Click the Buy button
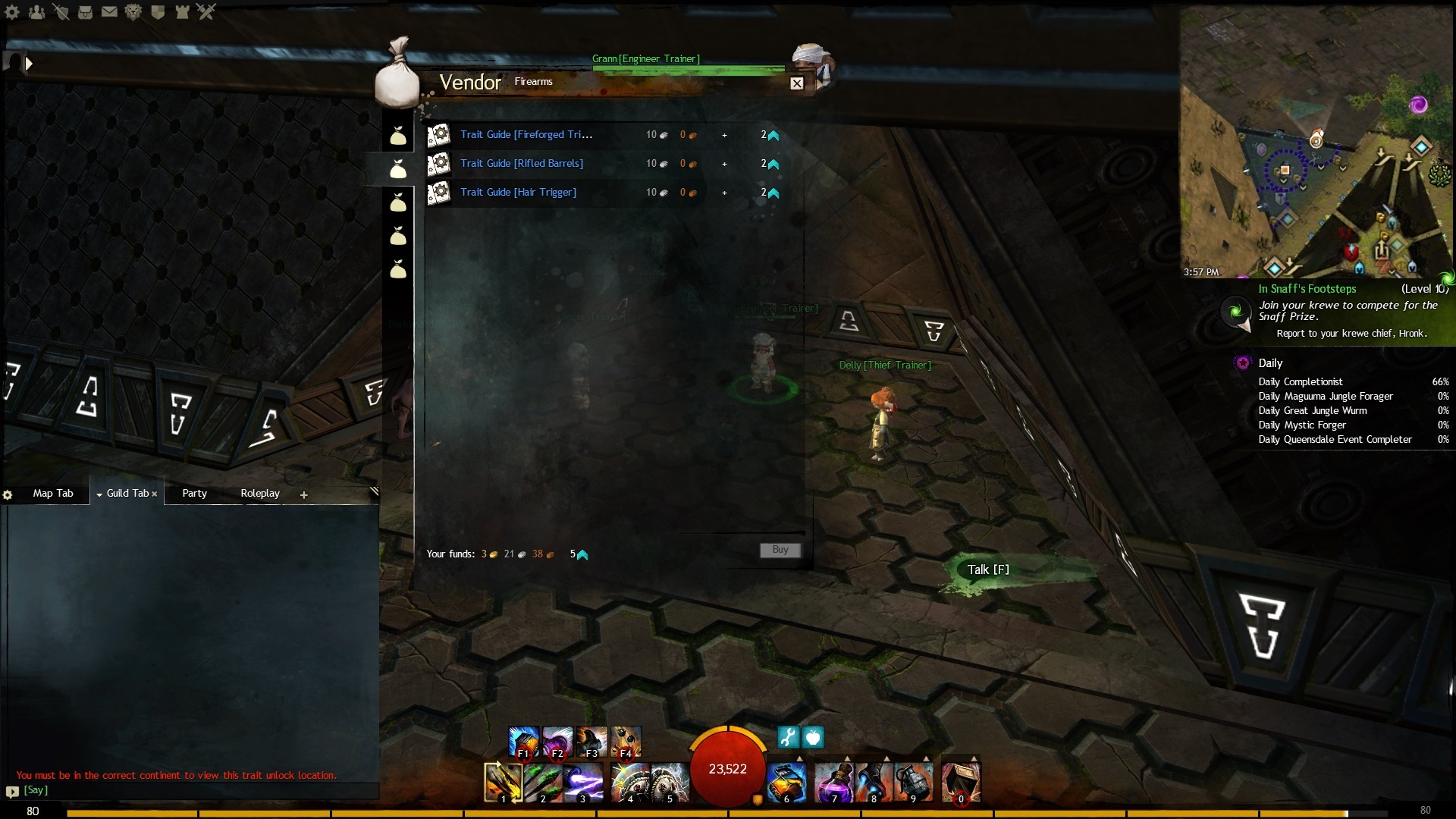This screenshot has width=1456, height=819. tap(780, 550)
